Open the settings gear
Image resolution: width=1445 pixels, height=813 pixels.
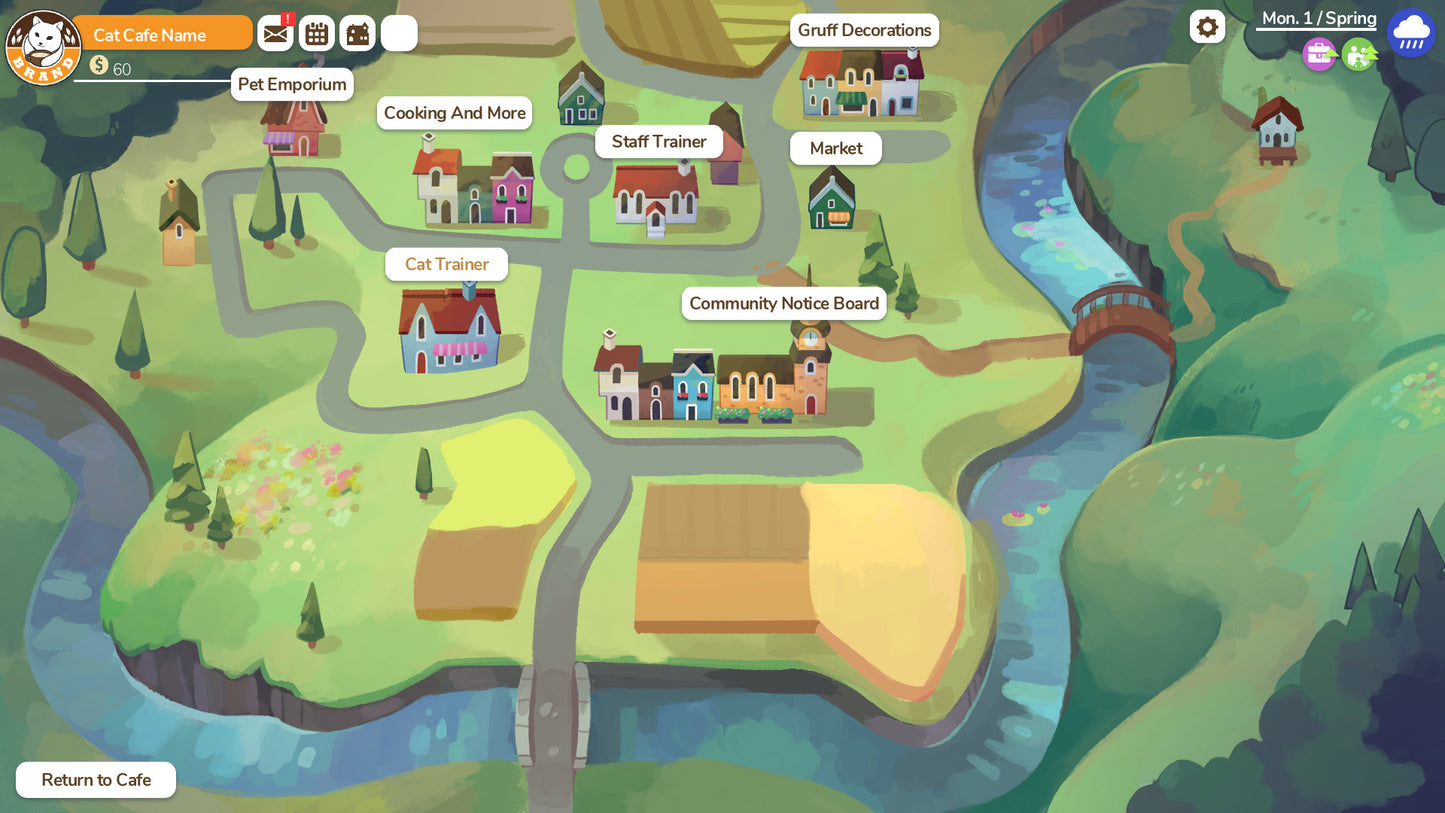click(1207, 27)
